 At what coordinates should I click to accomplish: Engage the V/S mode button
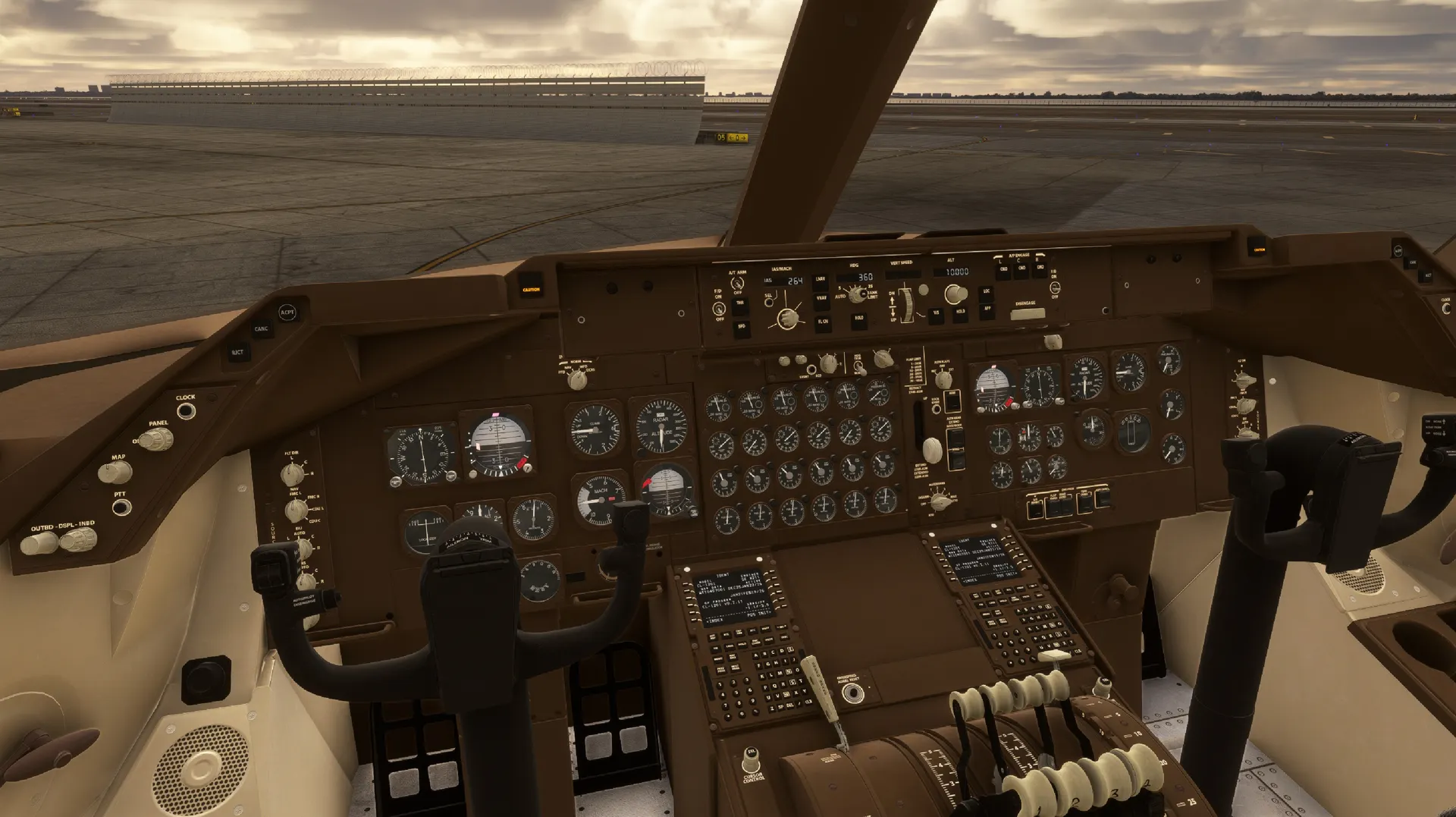pyautogui.click(x=936, y=313)
